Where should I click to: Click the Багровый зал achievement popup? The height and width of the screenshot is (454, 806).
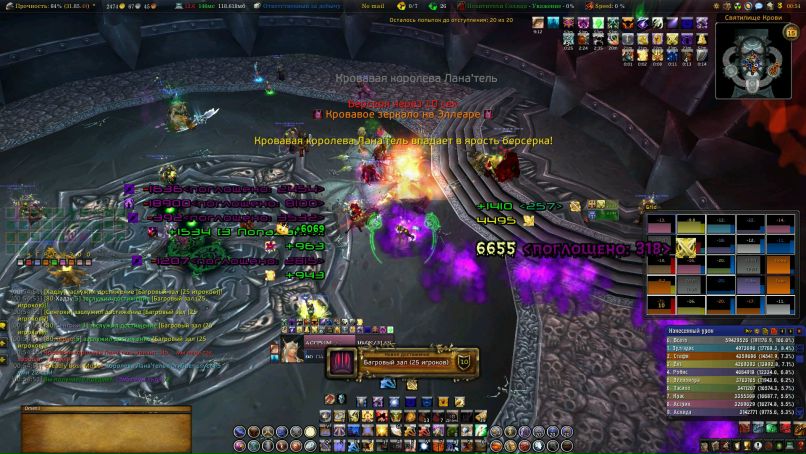398,361
